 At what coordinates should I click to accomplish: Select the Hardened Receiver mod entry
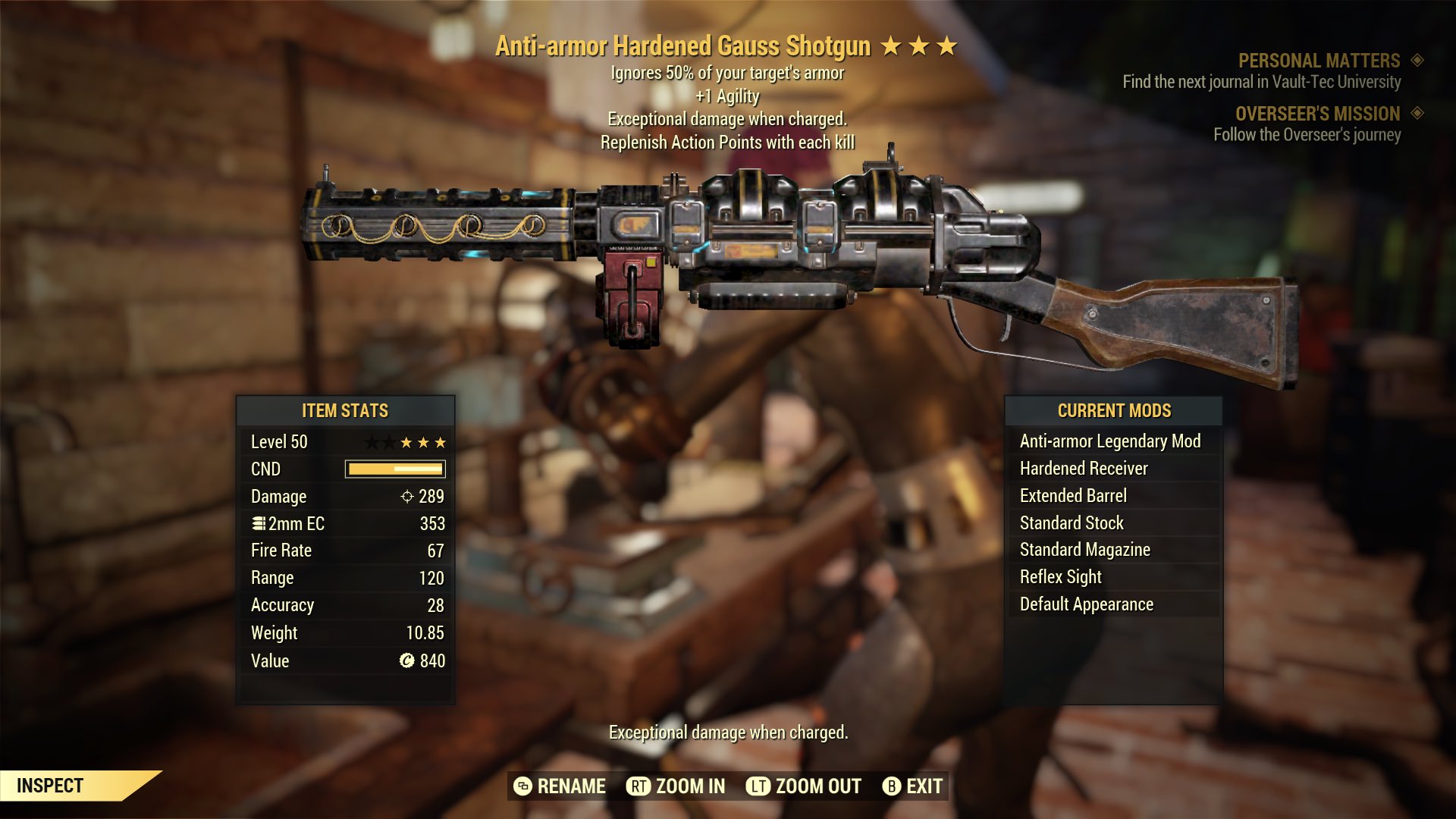coord(1083,468)
